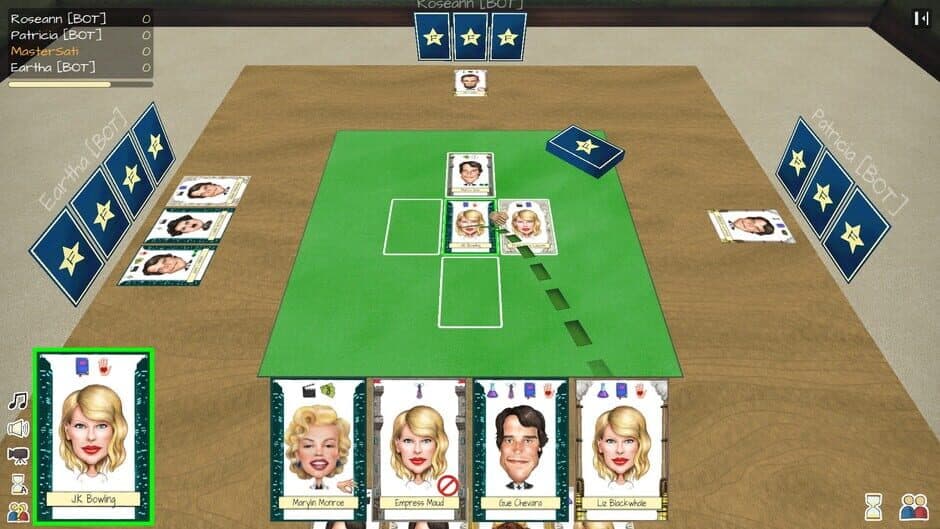Toggle the sound speaker icon
The image size is (940, 529).
pyautogui.click(x=18, y=429)
